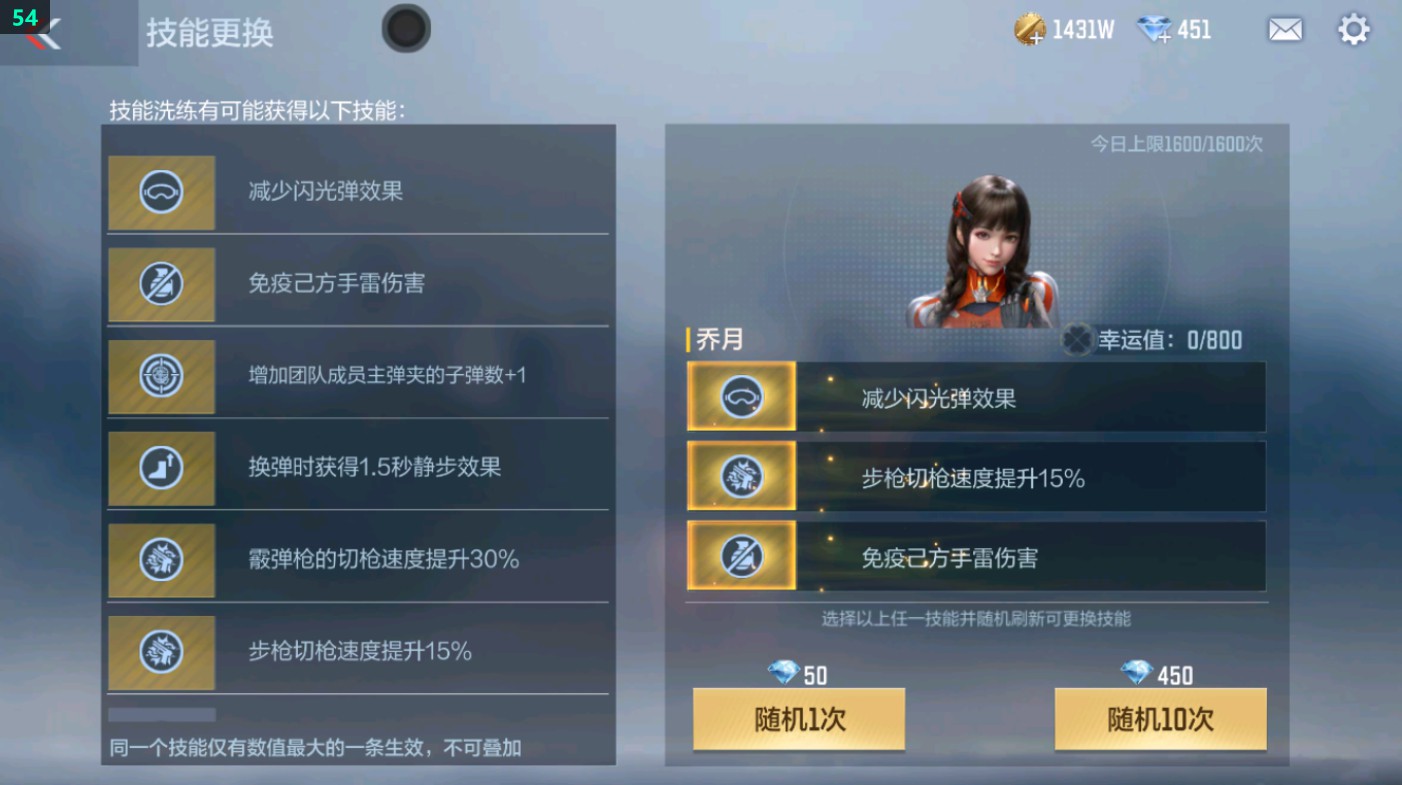Image resolution: width=1402 pixels, height=785 pixels.
Task: Click the 换弹静步效果 footstep skill icon
Action: [x=161, y=468]
